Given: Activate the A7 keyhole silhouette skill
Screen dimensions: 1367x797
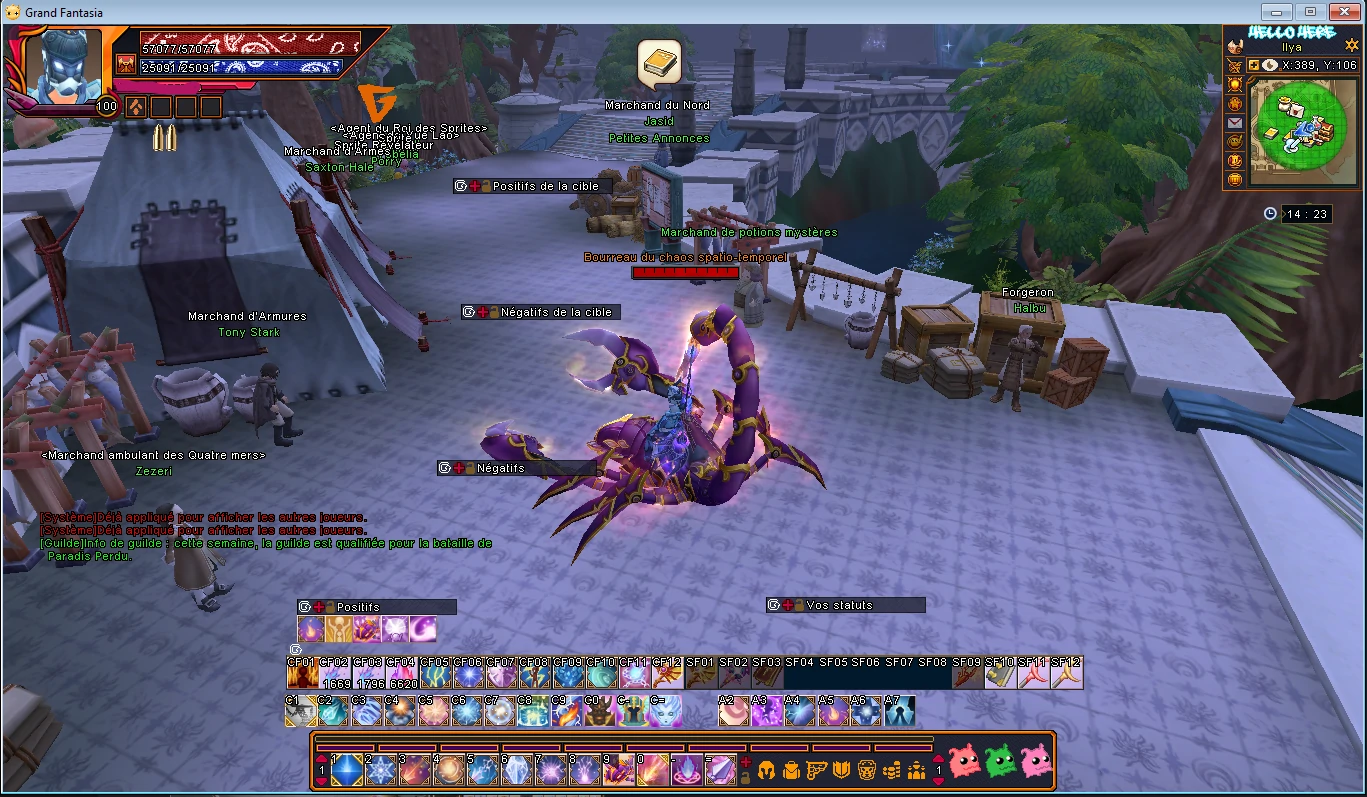Looking at the screenshot, I should pyautogui.click(x=899, y=711).
